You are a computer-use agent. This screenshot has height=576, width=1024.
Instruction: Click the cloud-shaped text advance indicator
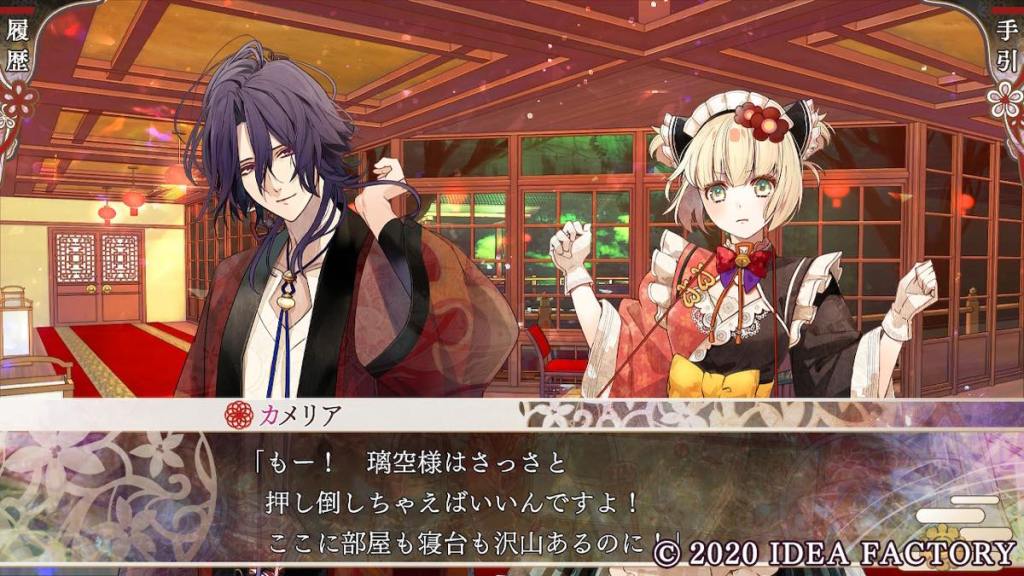(x=963, y=513)
